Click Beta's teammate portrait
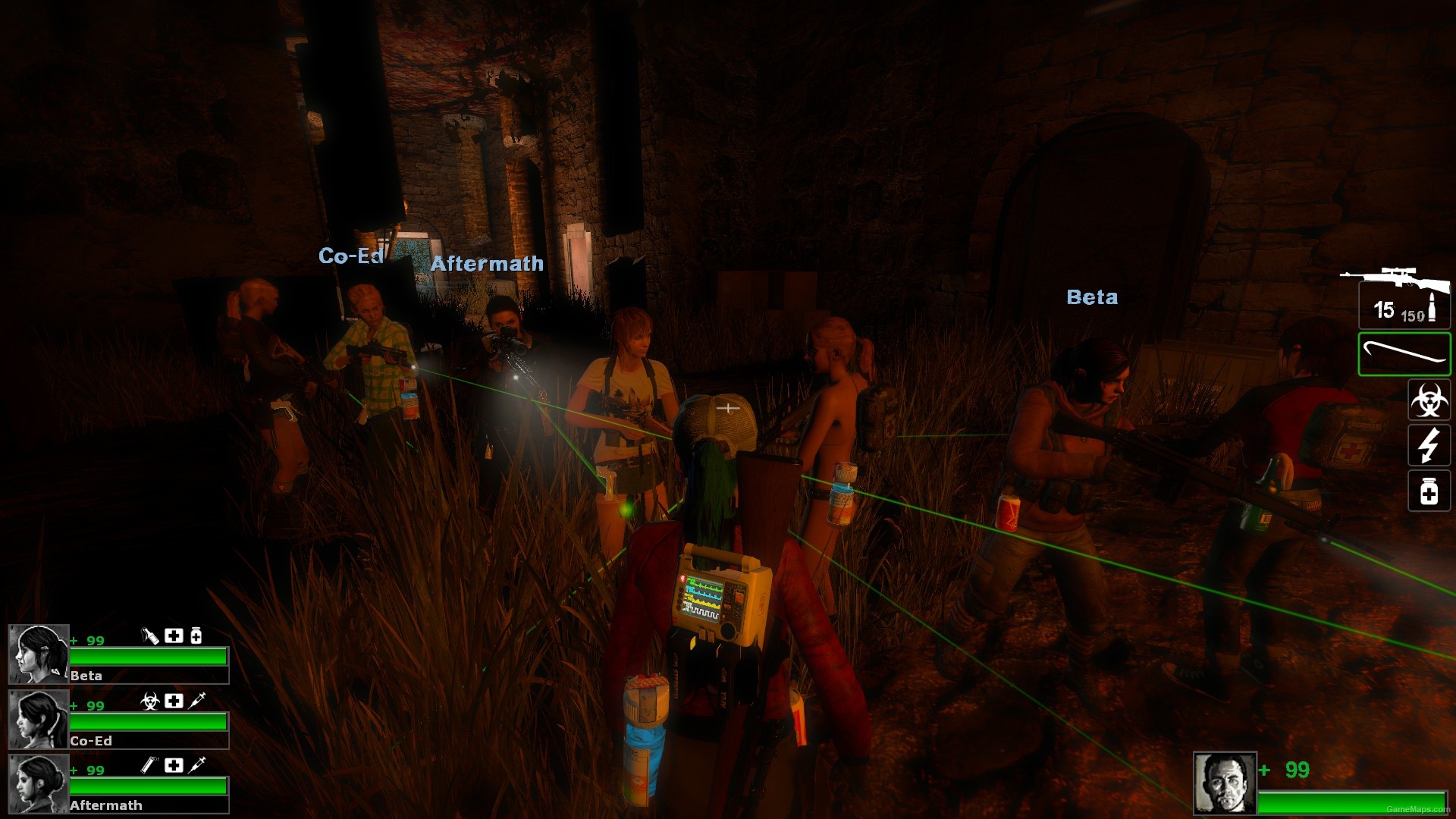The width and height of the screenshot is (1456, 819). [x=39, y=654]
